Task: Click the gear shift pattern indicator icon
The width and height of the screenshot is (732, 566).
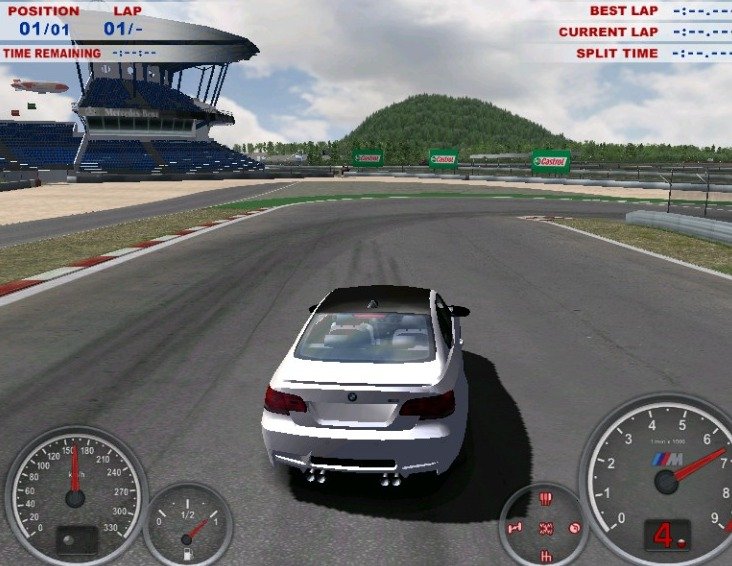Action: (546, 555)
